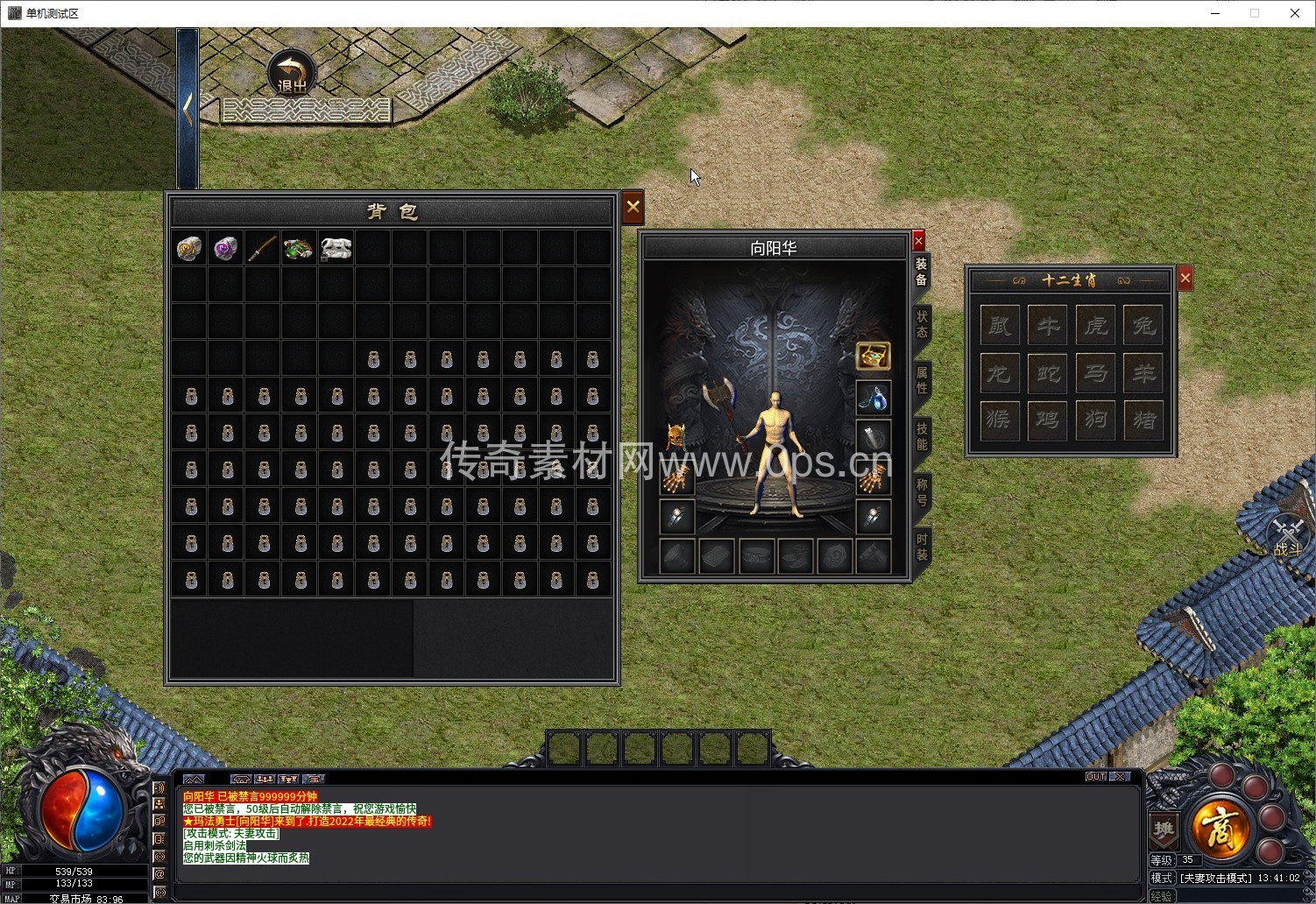1316x904 pixels.
Task: Close the 背包 backpack window
Action: pyautogui.click(x=633, y=208)
